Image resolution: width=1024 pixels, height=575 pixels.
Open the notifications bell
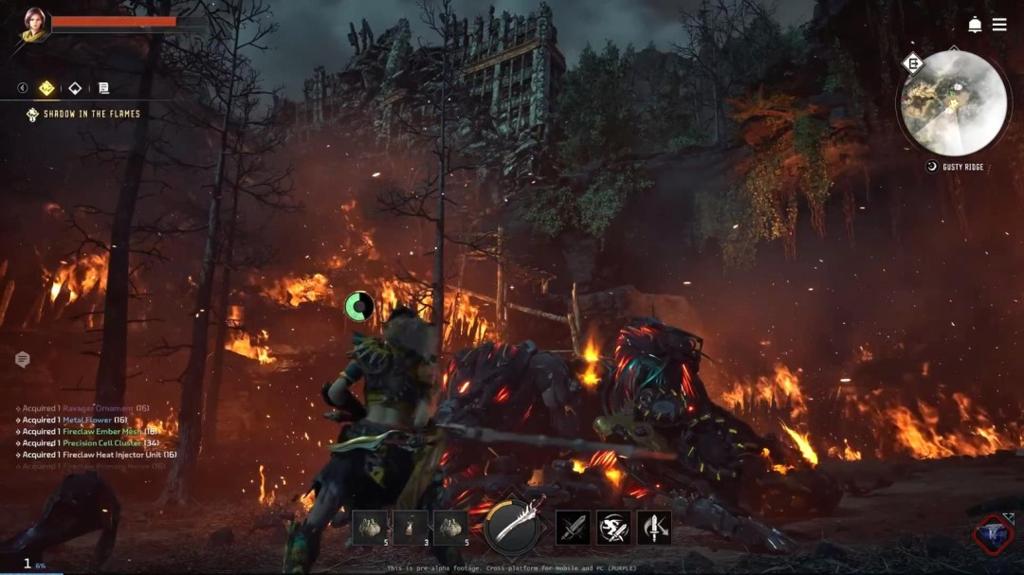[974, 24]
